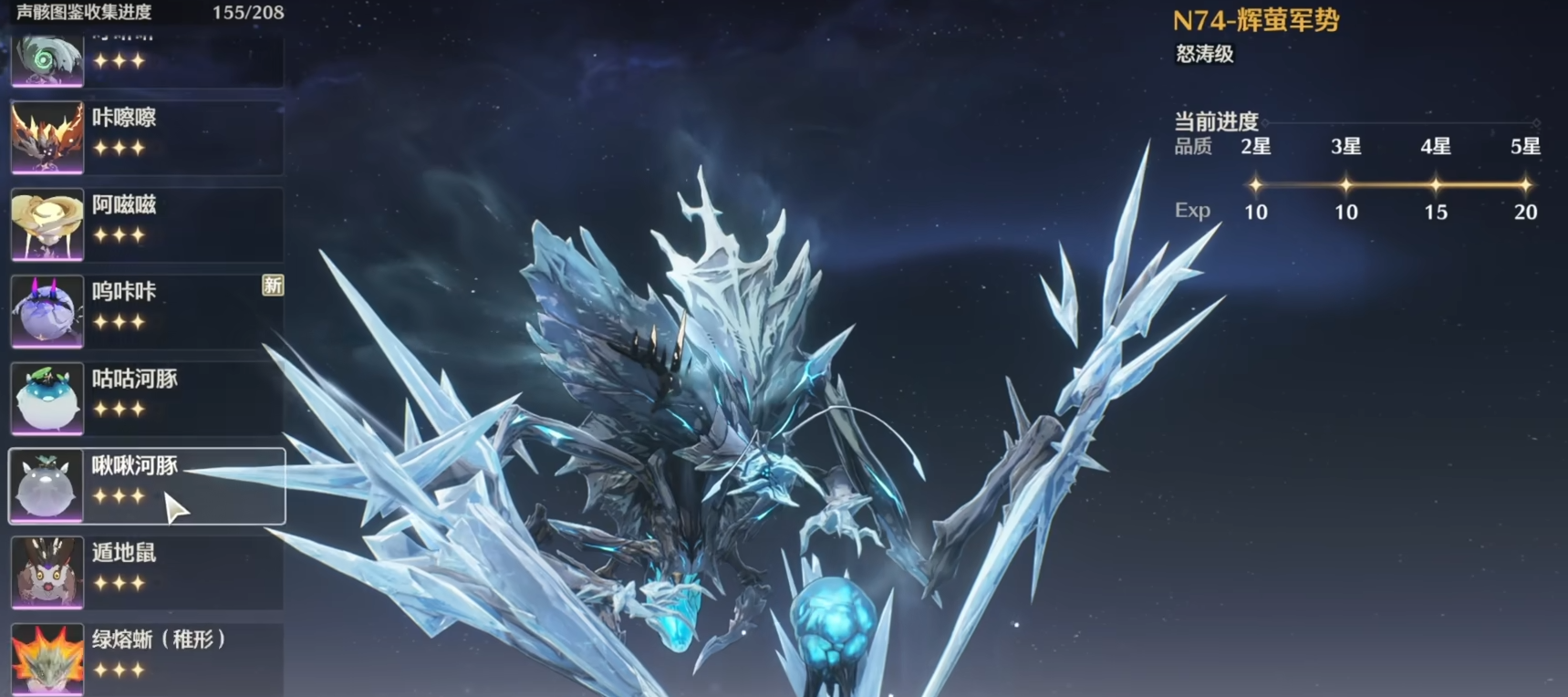The width and height of the screenshot is (1568, 697).
Task: Open the 阿嗞嗞 echo entry
Action: point(146,224)
